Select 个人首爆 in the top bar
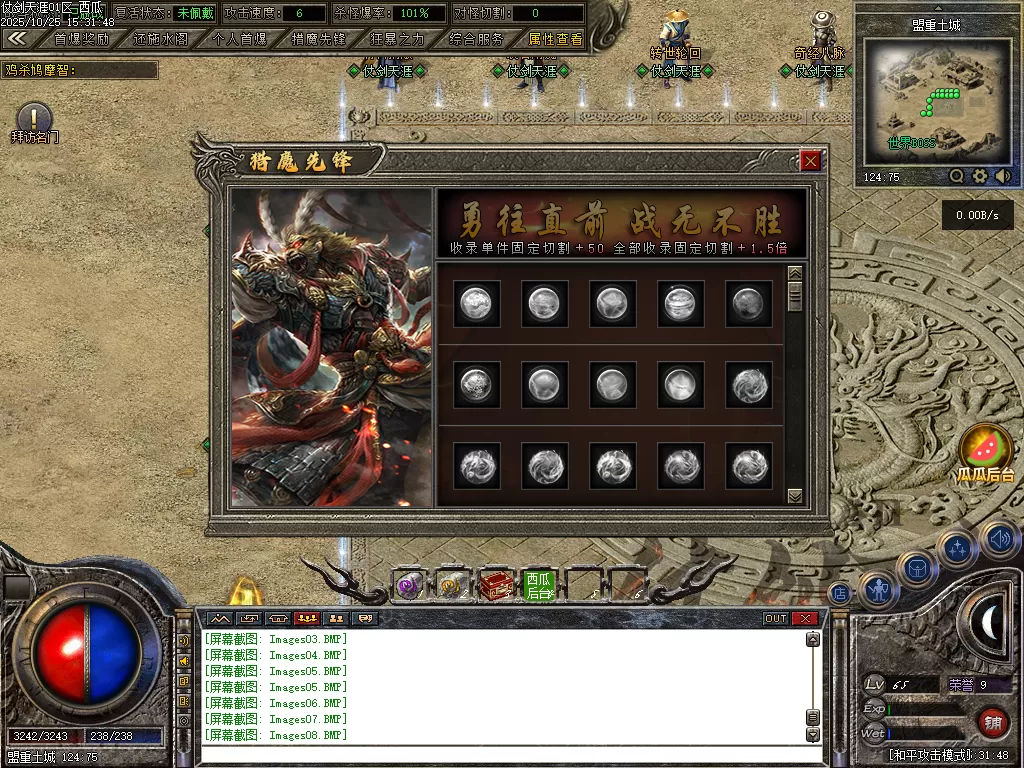1024x768 pixels. tap(240, 39)
